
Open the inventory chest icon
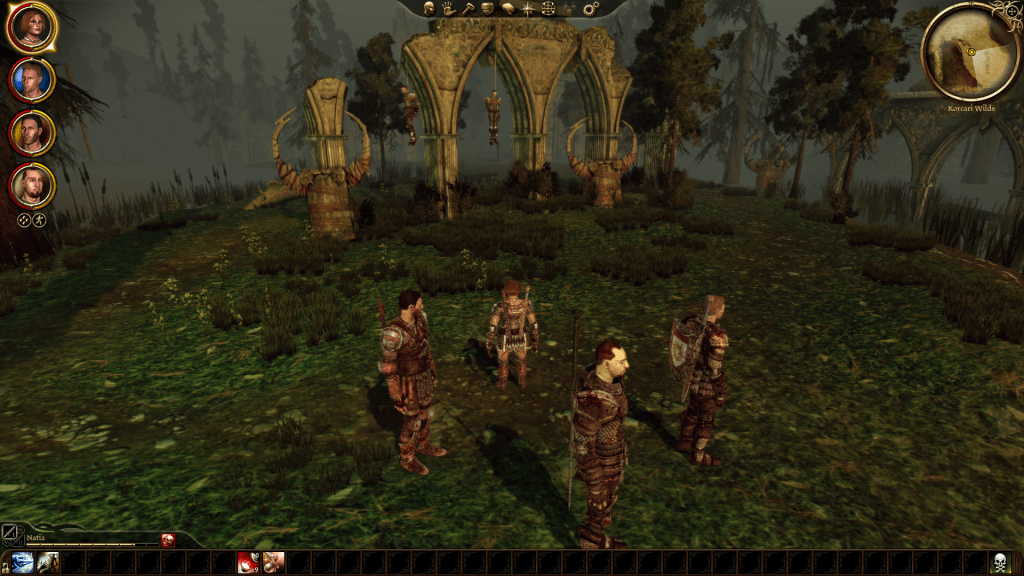[487, 8]
